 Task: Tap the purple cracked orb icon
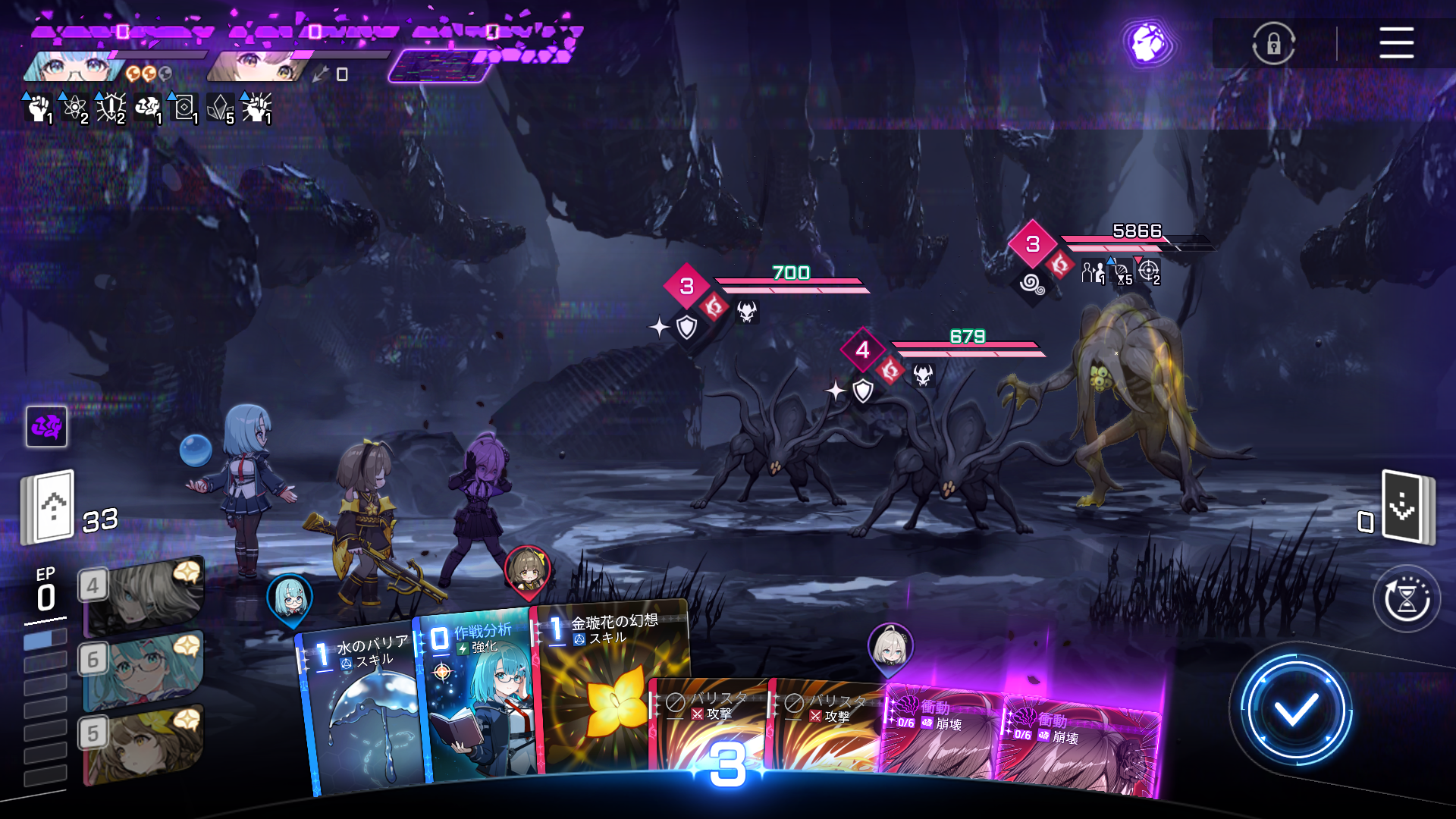[x=1148, y=43]
